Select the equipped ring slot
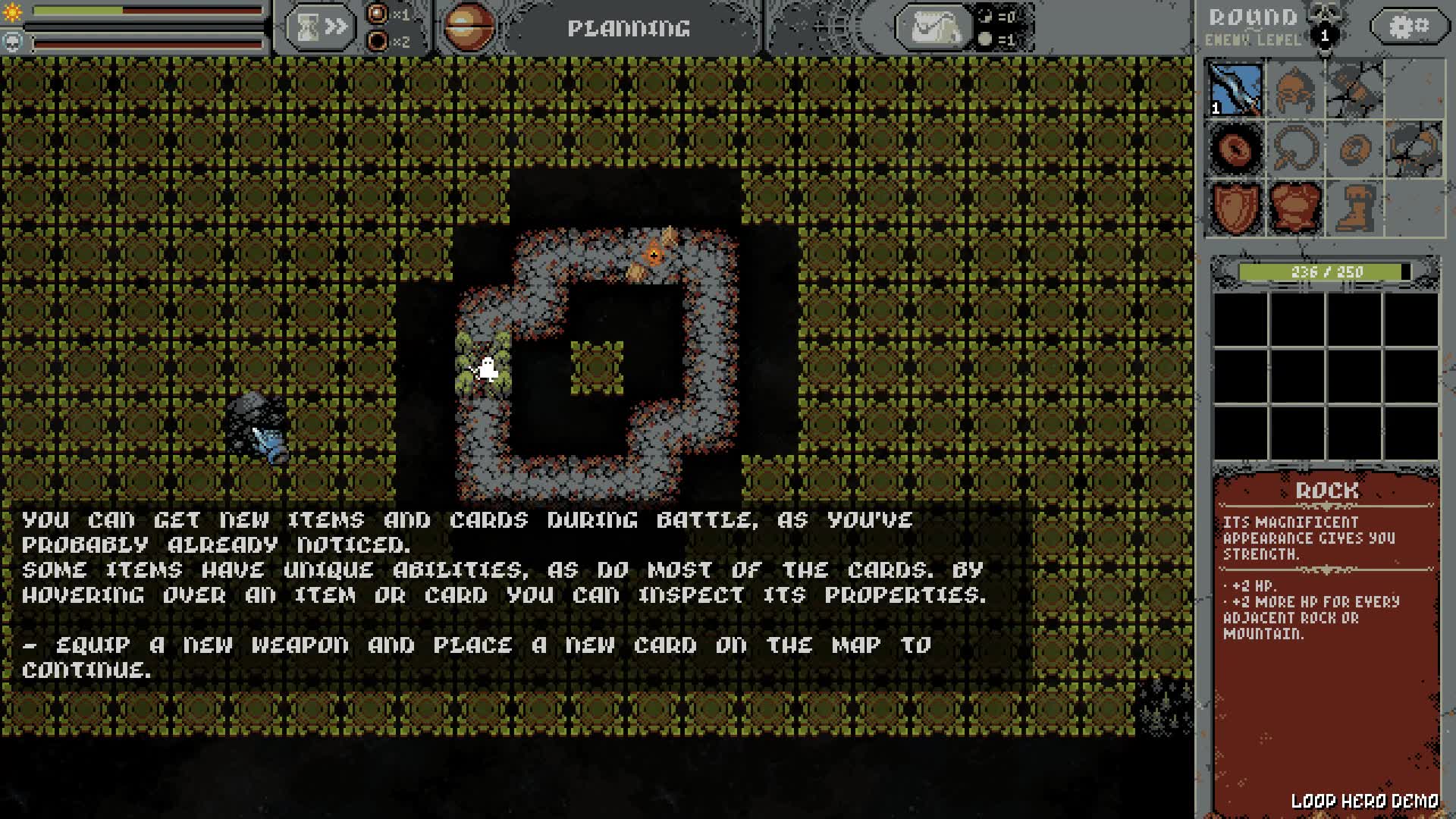Viewport: 1456px width, 819px height. (x=1235, y=149)
